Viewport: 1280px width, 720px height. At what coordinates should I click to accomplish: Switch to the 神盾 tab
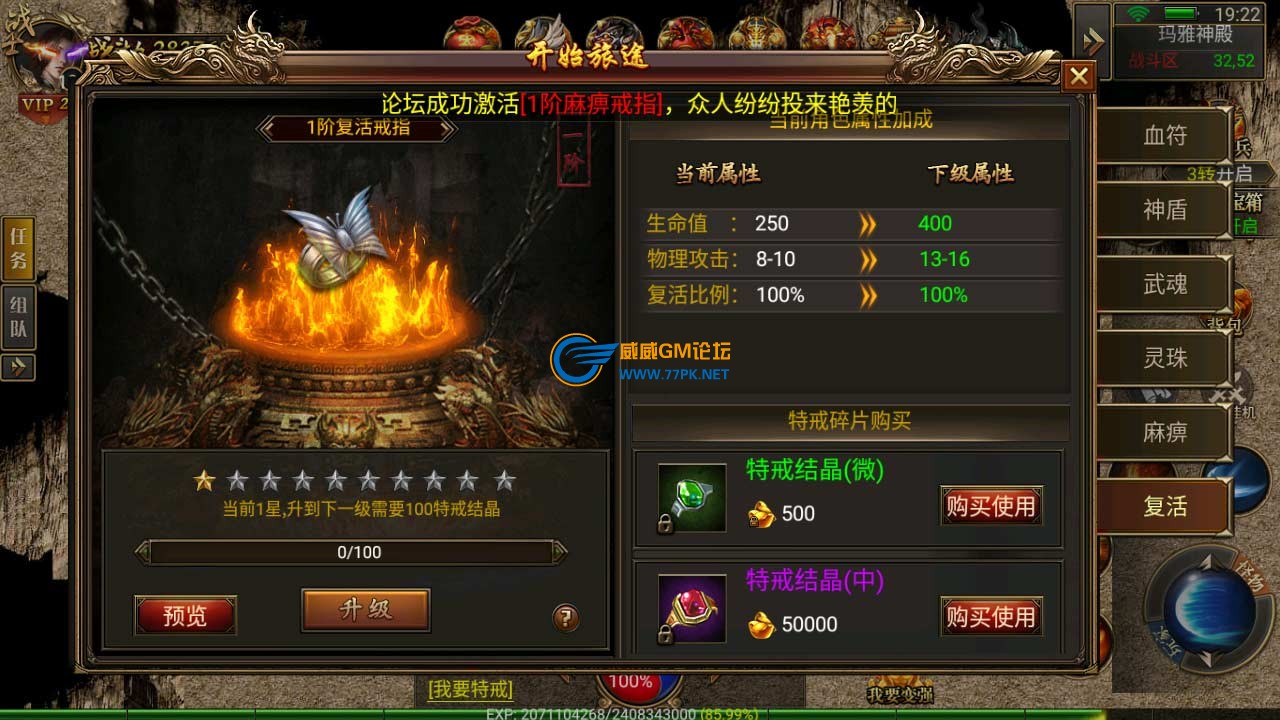pyautogui.click(x=1164, y=209)
